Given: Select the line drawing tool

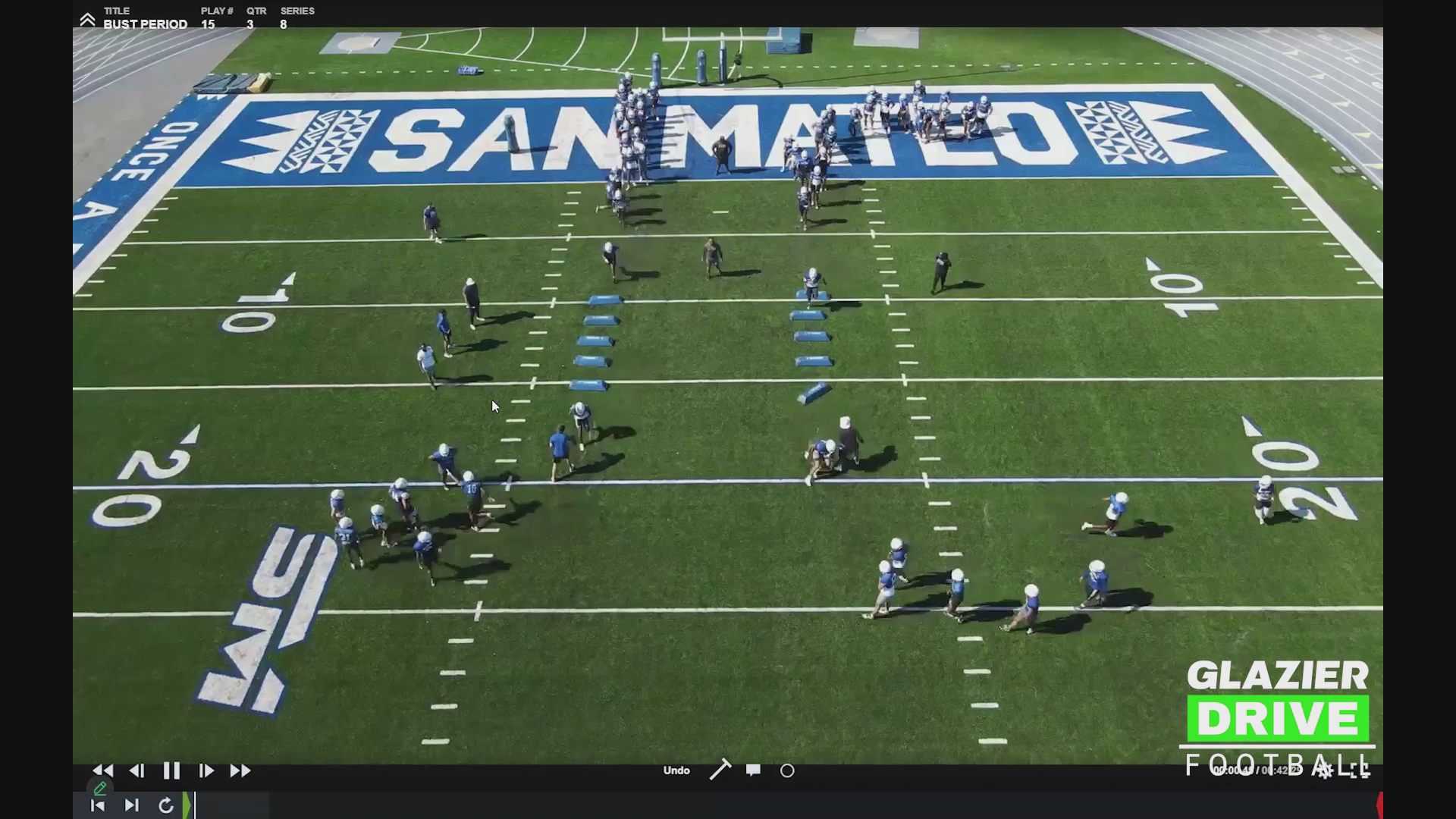Looking at the screenshot, I should [x=720, y=770].
